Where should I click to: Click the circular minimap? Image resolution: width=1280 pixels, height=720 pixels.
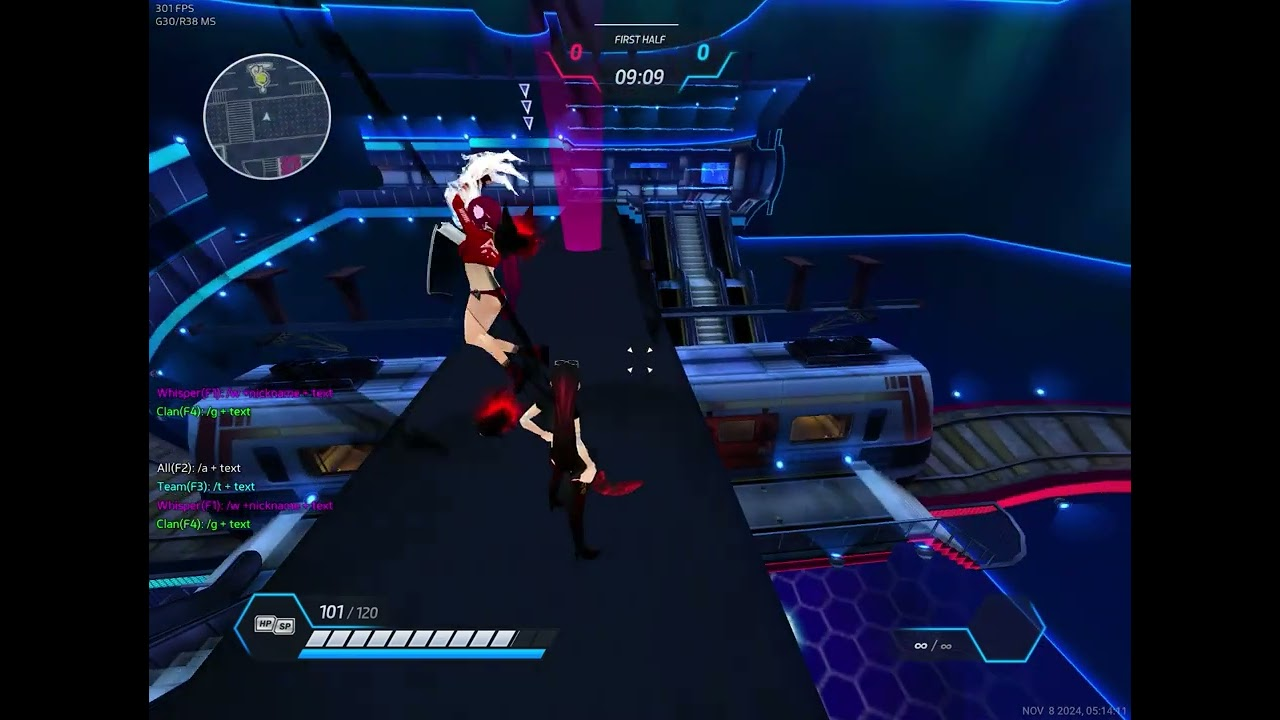(x=267, y=117)
